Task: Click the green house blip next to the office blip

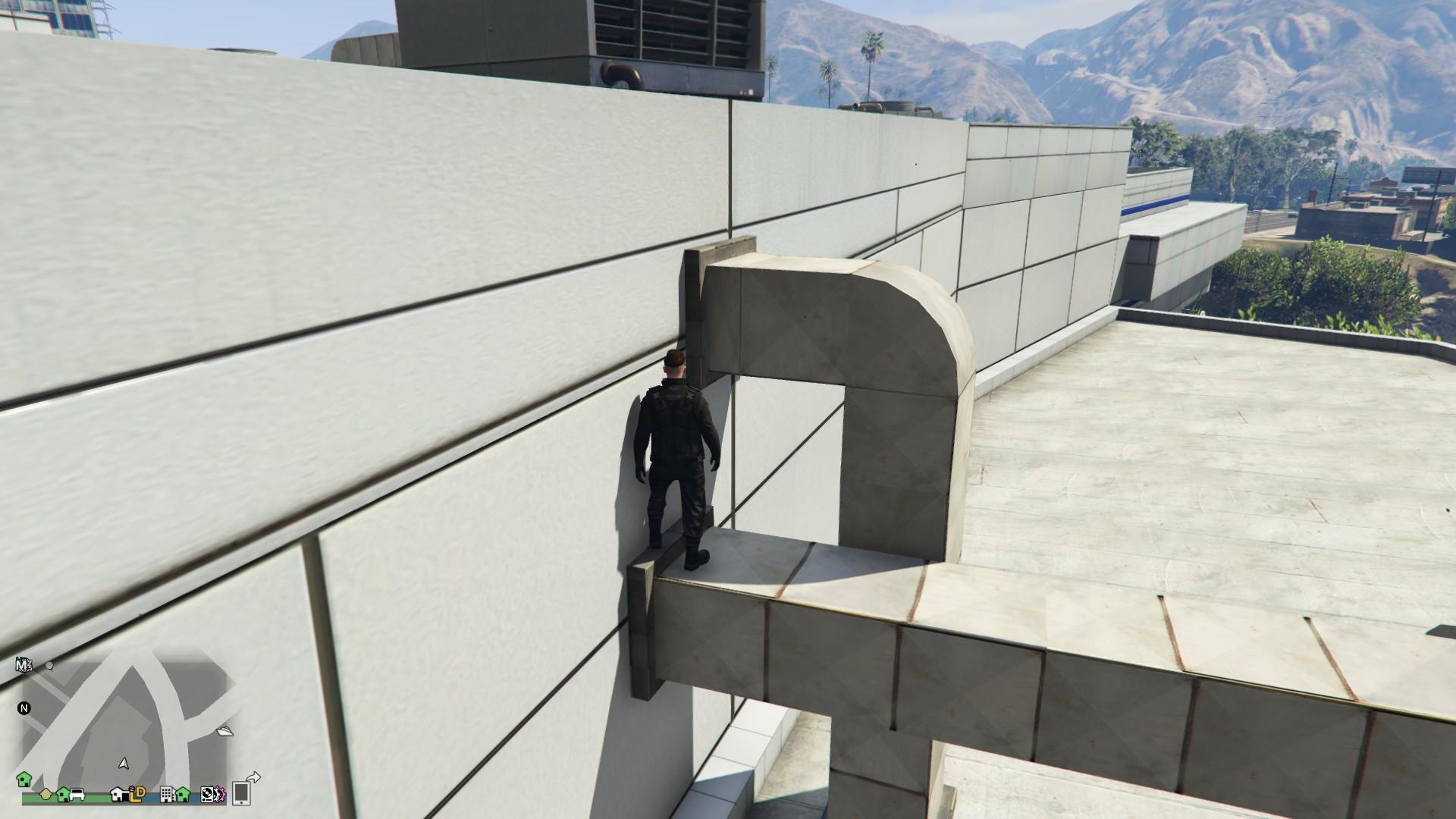Action: tap(182, 795)
